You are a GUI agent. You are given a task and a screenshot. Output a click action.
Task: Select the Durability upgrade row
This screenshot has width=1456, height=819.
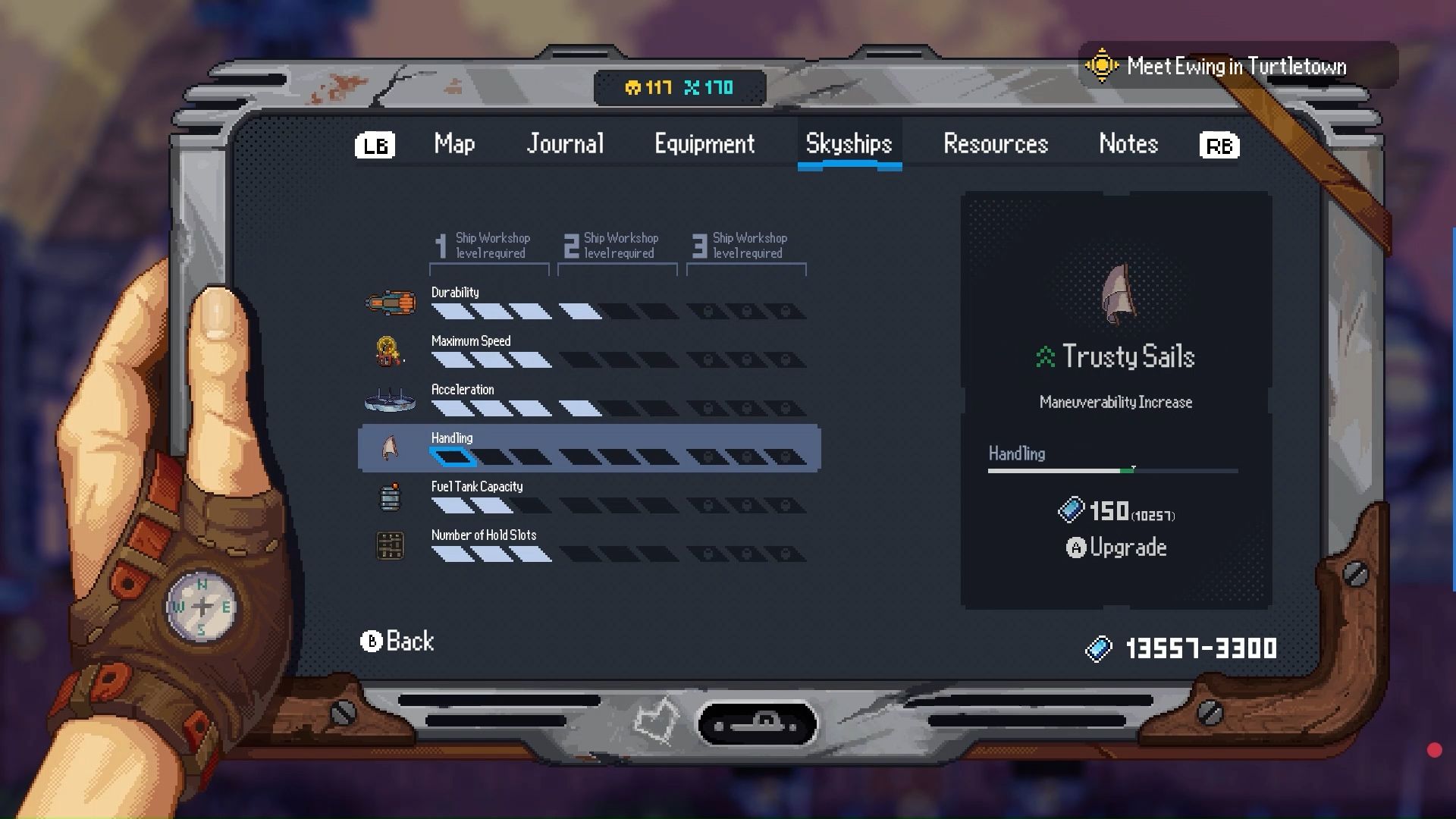coord(588,303)
